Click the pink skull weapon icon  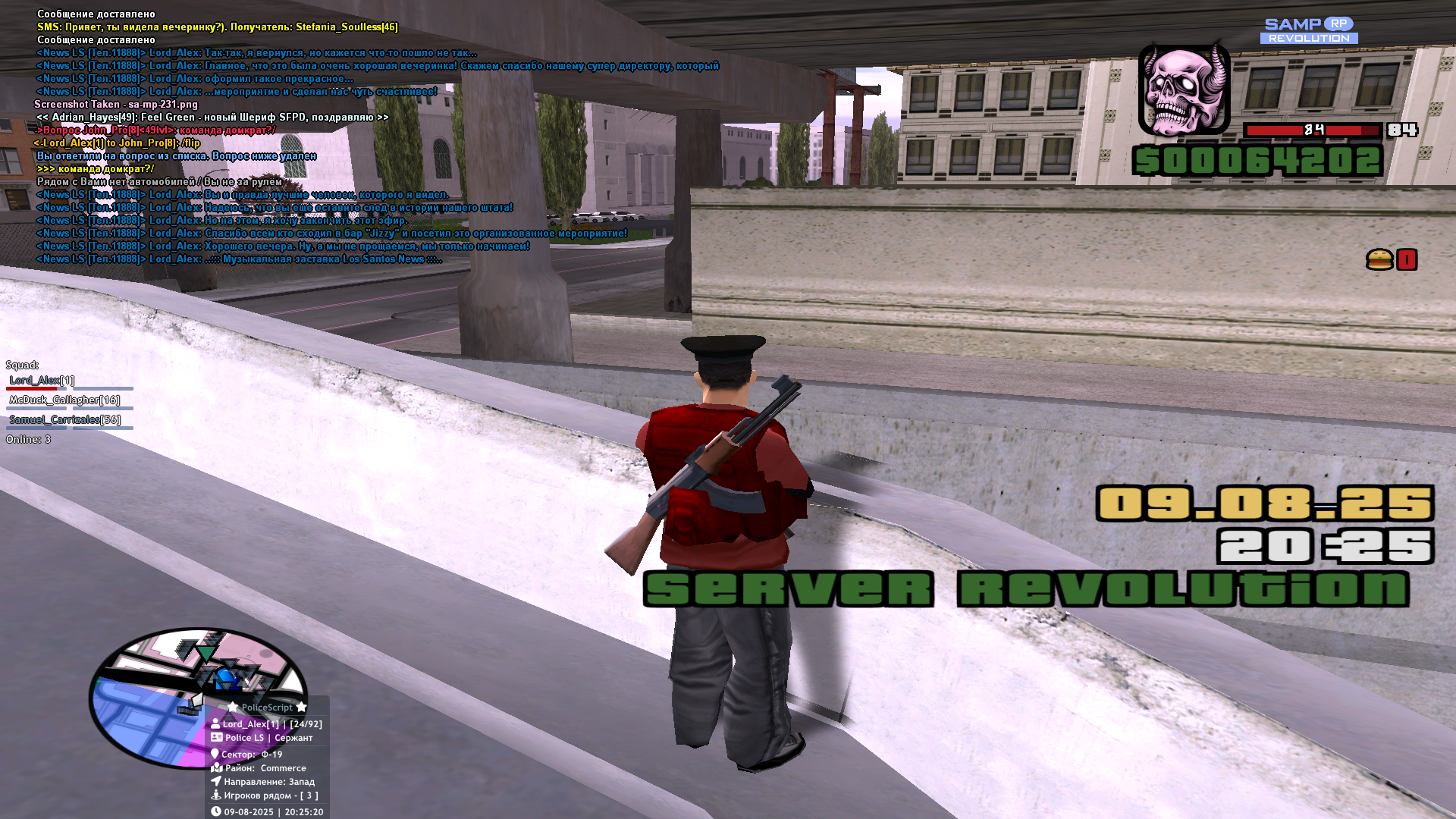[x=1183, y=89]
